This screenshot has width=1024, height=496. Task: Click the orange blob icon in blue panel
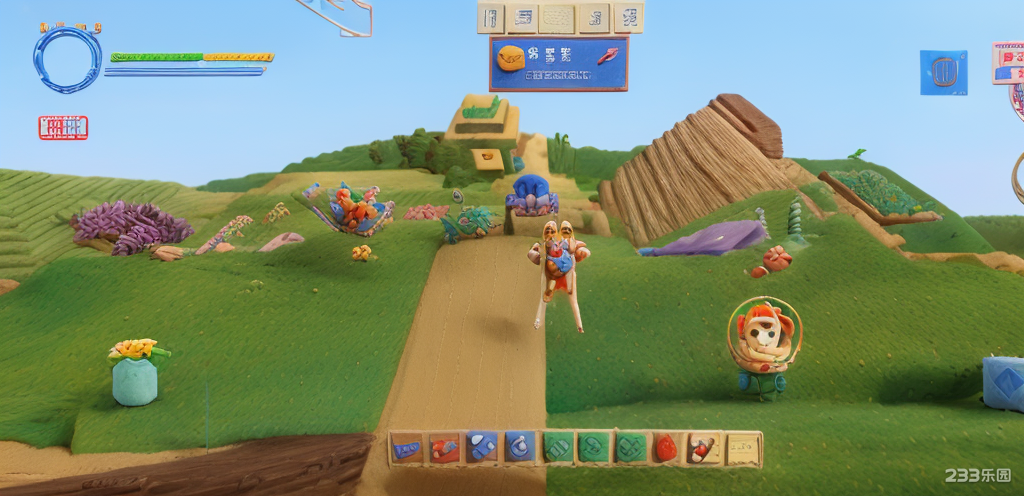click(x=511, y=57)
